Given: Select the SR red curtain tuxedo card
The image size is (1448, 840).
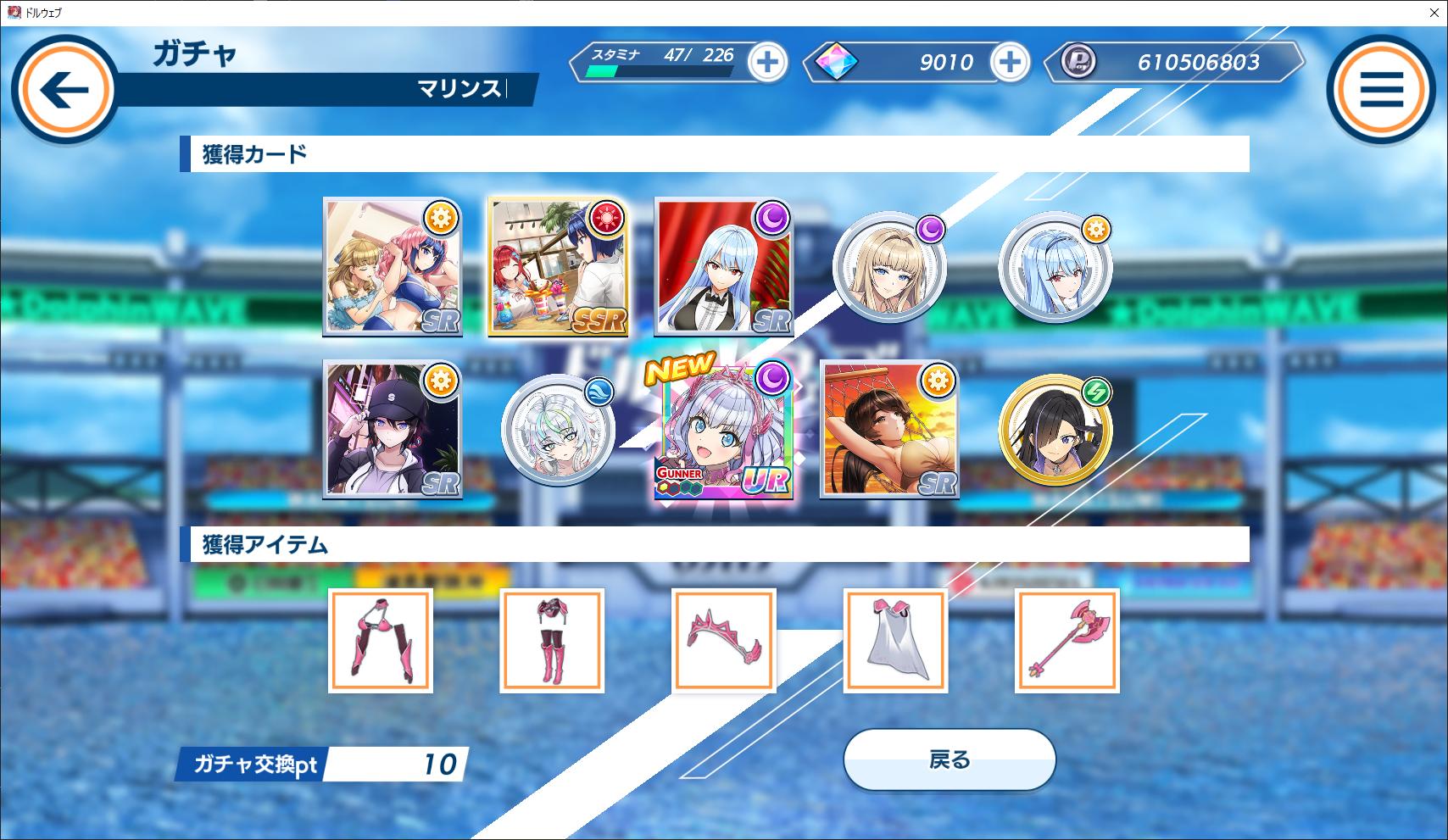Looking at the screenshot, I should click(x=723, y=268).
